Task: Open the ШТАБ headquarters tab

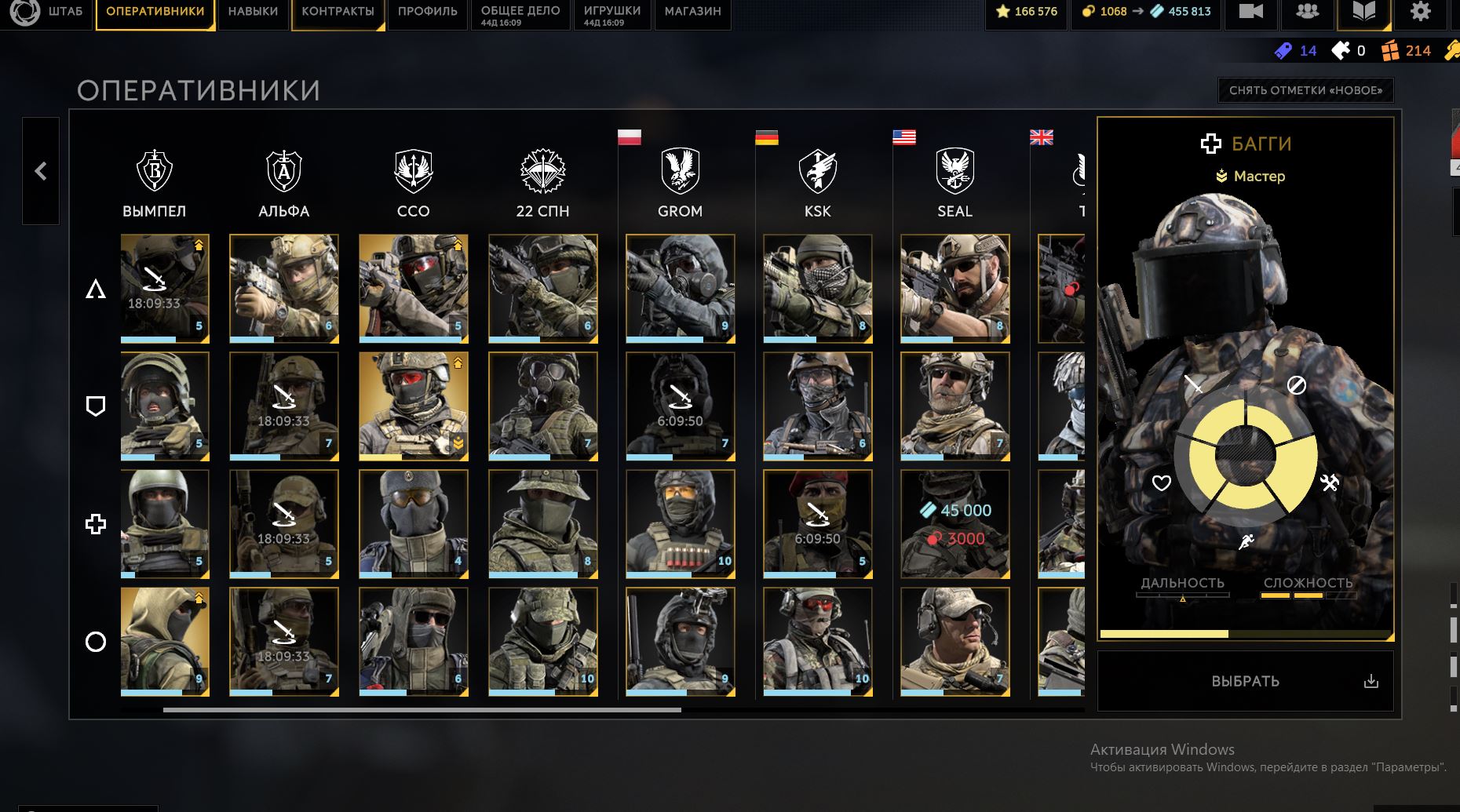Action: coord(65,12)
